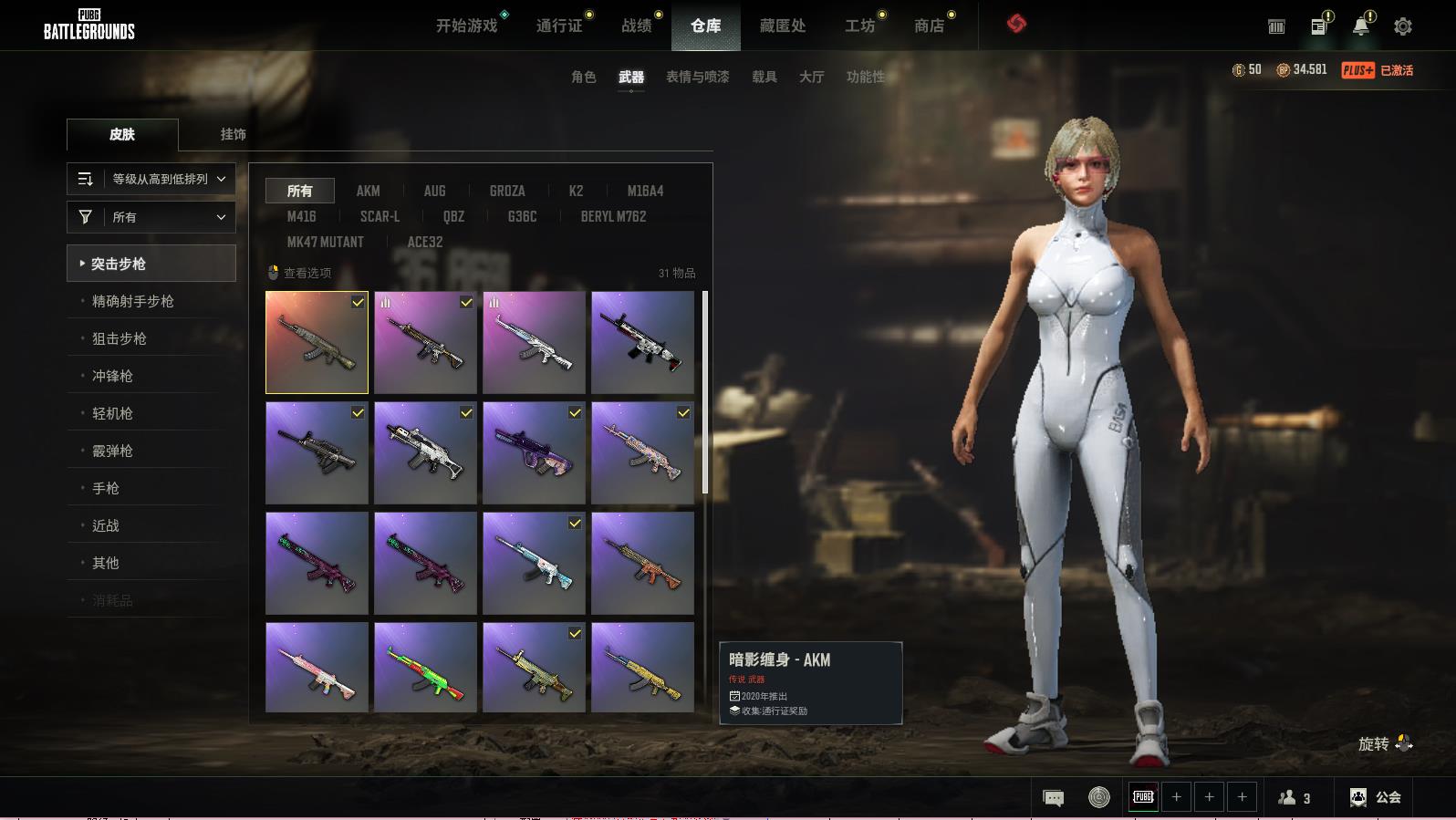
Task: Select the 狙击步枪 category
Action: coord(120,338)
